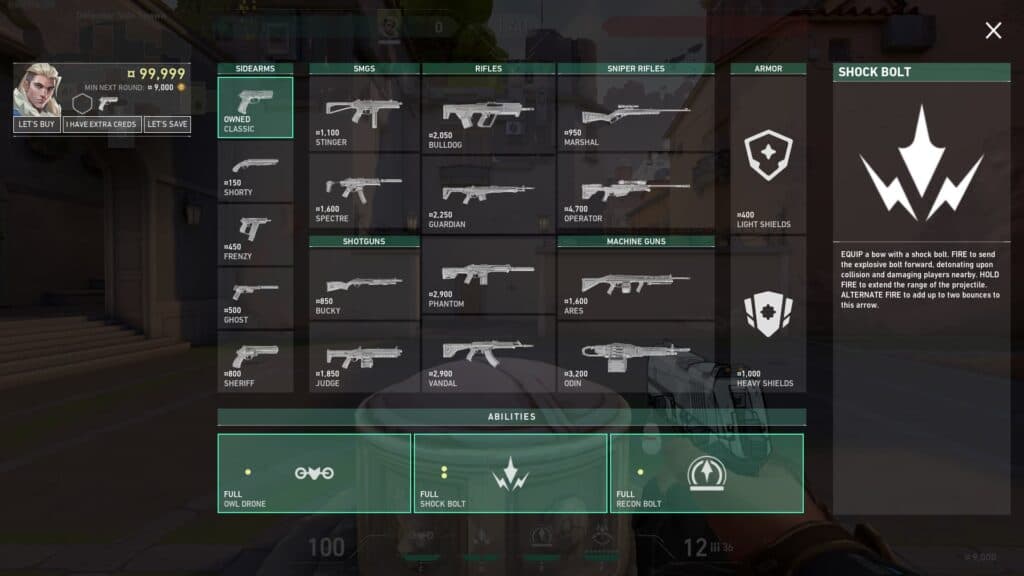The width and height of the screenshot is (1024, 576).
Task: Select the Owl Drone ability
Action: coord(314,473)
